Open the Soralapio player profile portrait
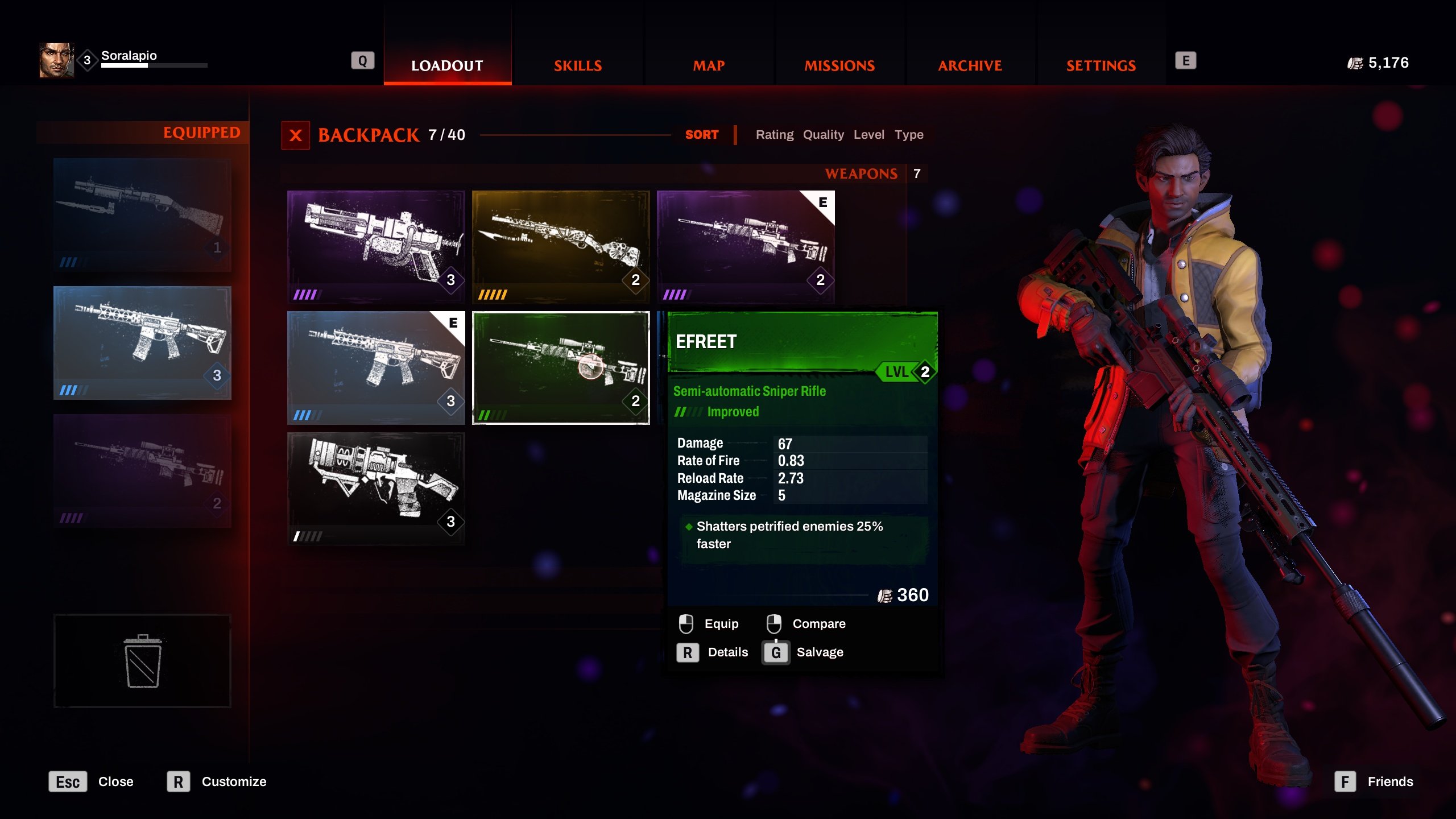This screenshot has height=819, width=1456. point(56,60)
